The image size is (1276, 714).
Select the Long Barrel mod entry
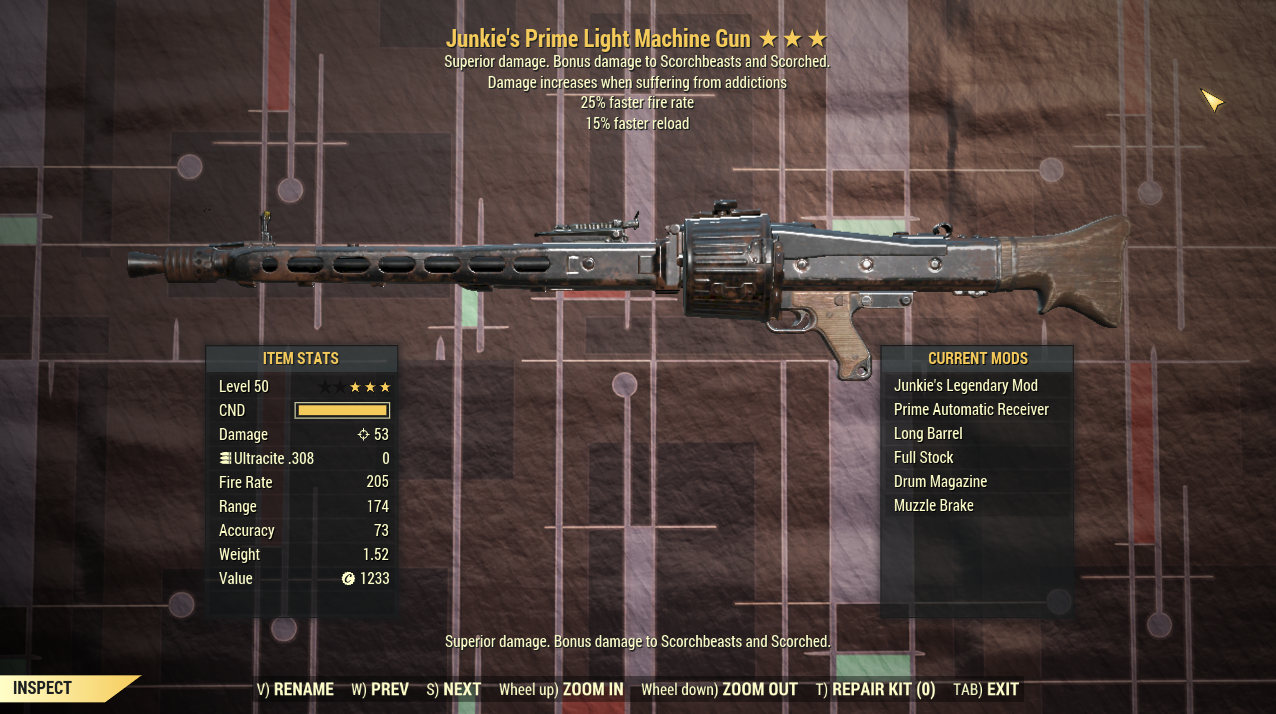pyautogui.click(x=928, y=433)
